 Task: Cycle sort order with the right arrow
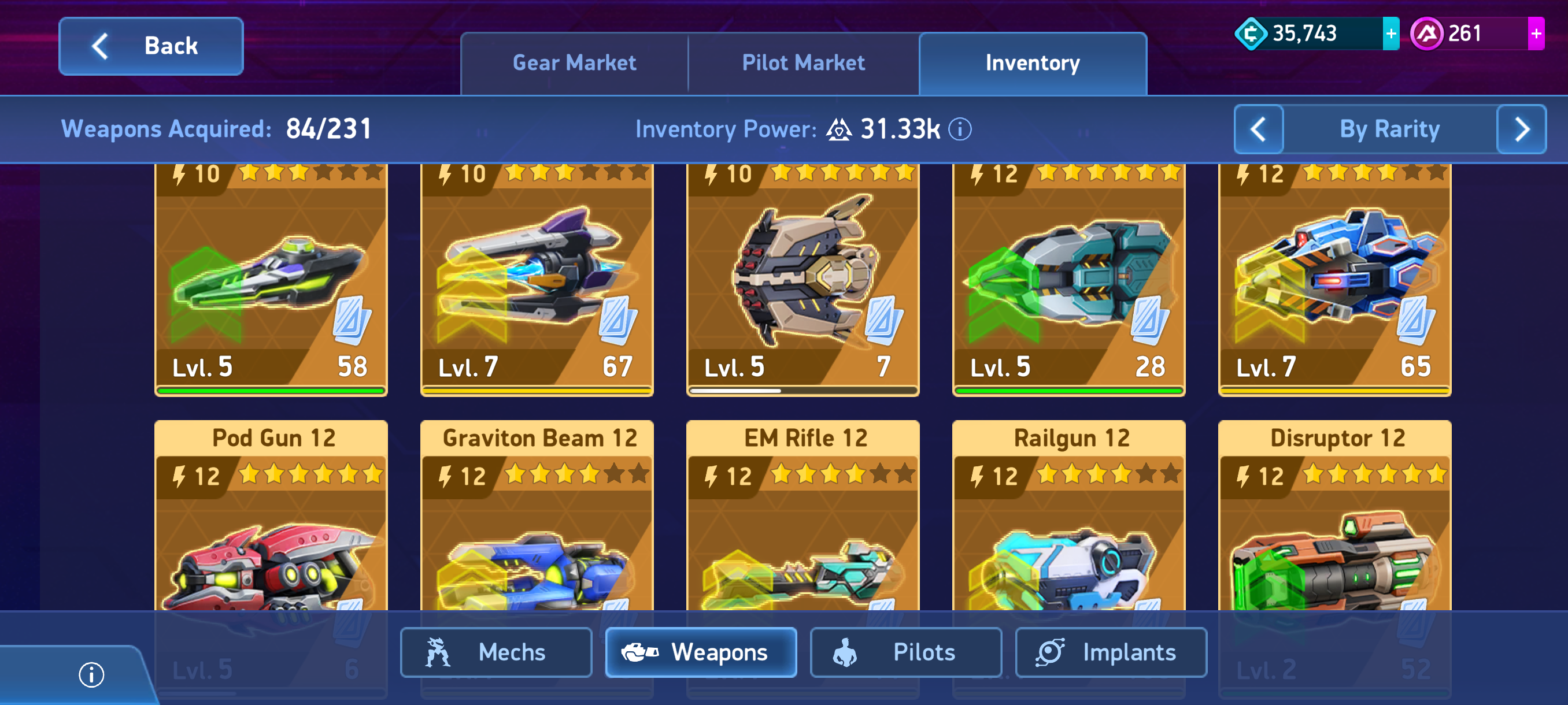[1521, 129]
